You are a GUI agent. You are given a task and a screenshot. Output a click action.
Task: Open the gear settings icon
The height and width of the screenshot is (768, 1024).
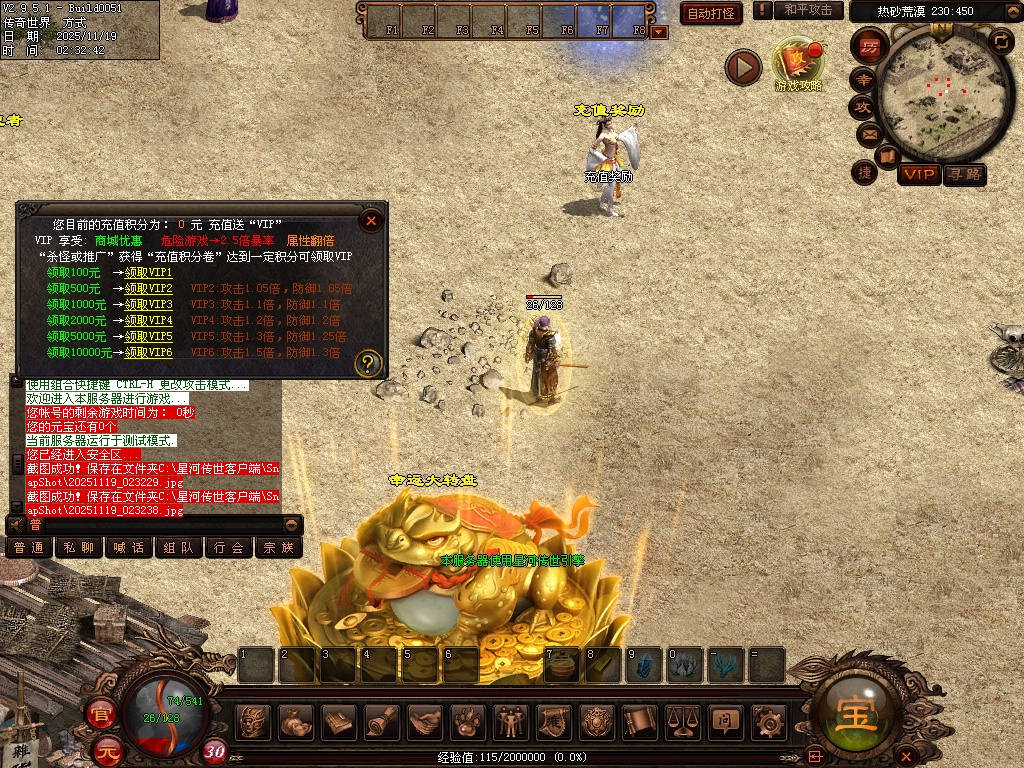point(768,720)
